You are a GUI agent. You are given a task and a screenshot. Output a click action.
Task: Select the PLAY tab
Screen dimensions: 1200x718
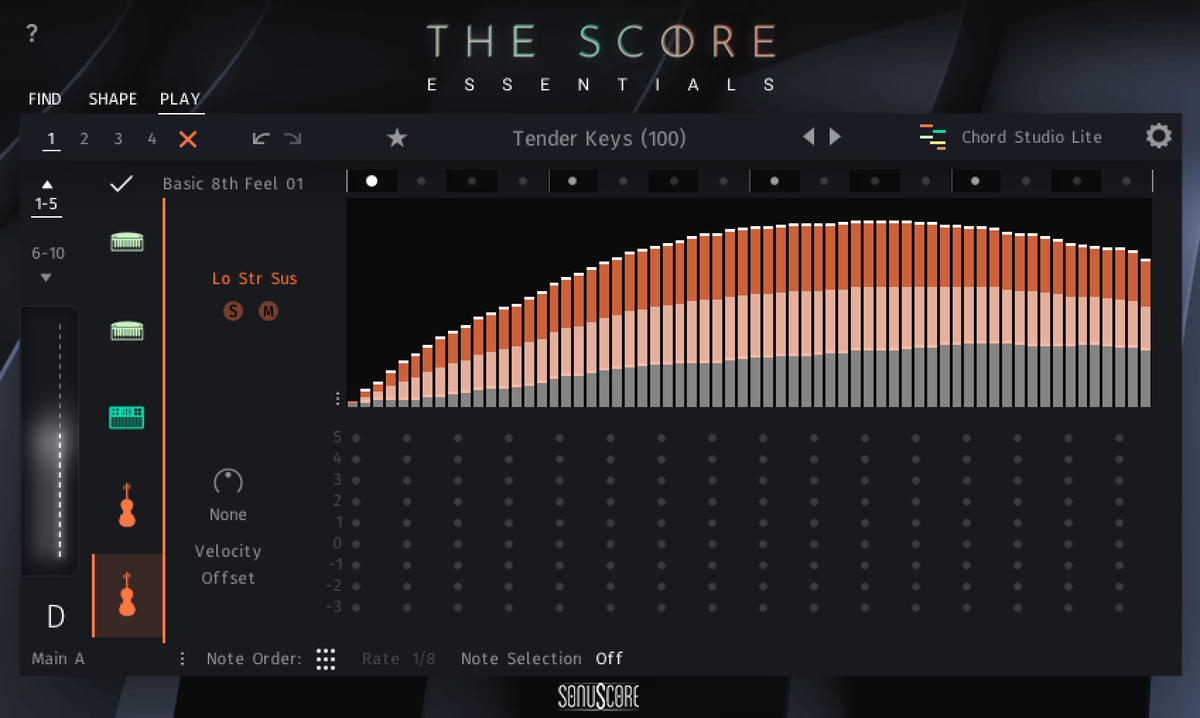(x=180, y=99)
